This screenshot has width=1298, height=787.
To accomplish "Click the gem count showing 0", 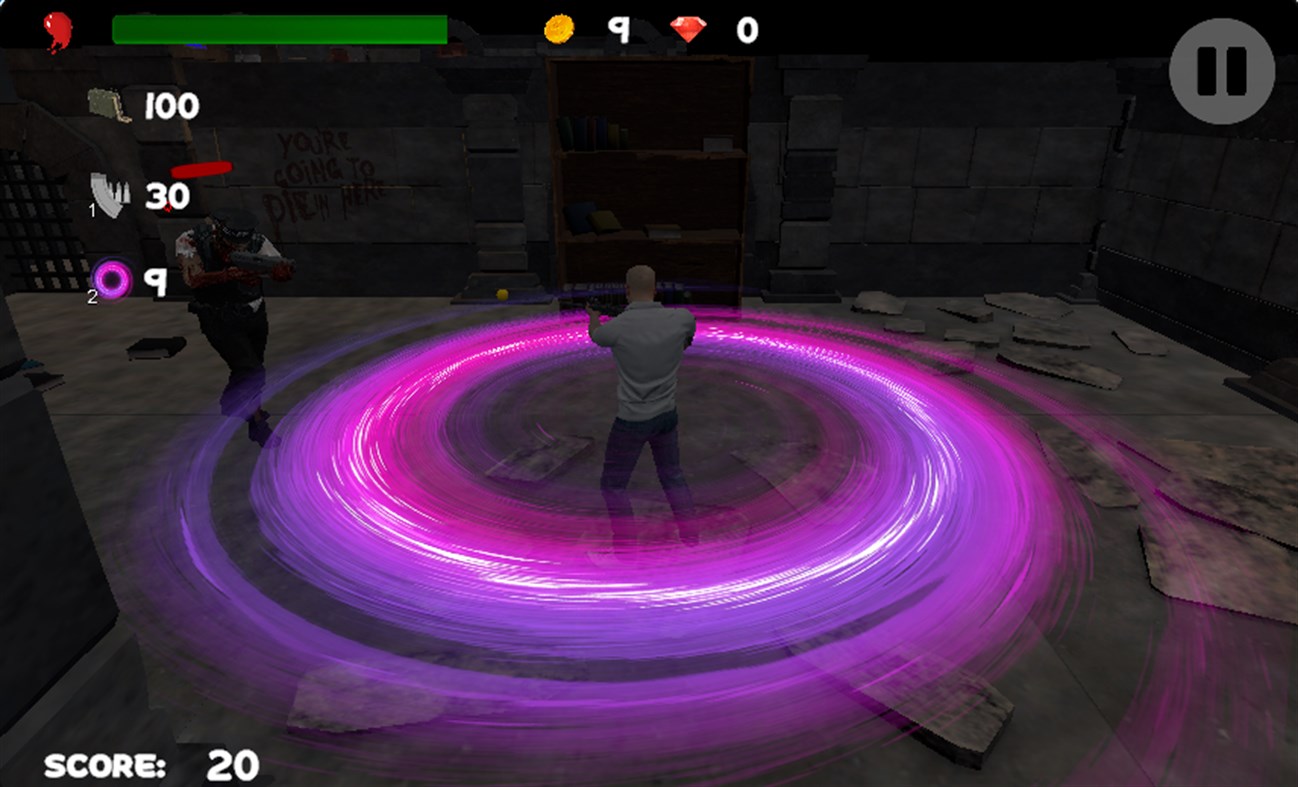I will [x=745, y=29].
